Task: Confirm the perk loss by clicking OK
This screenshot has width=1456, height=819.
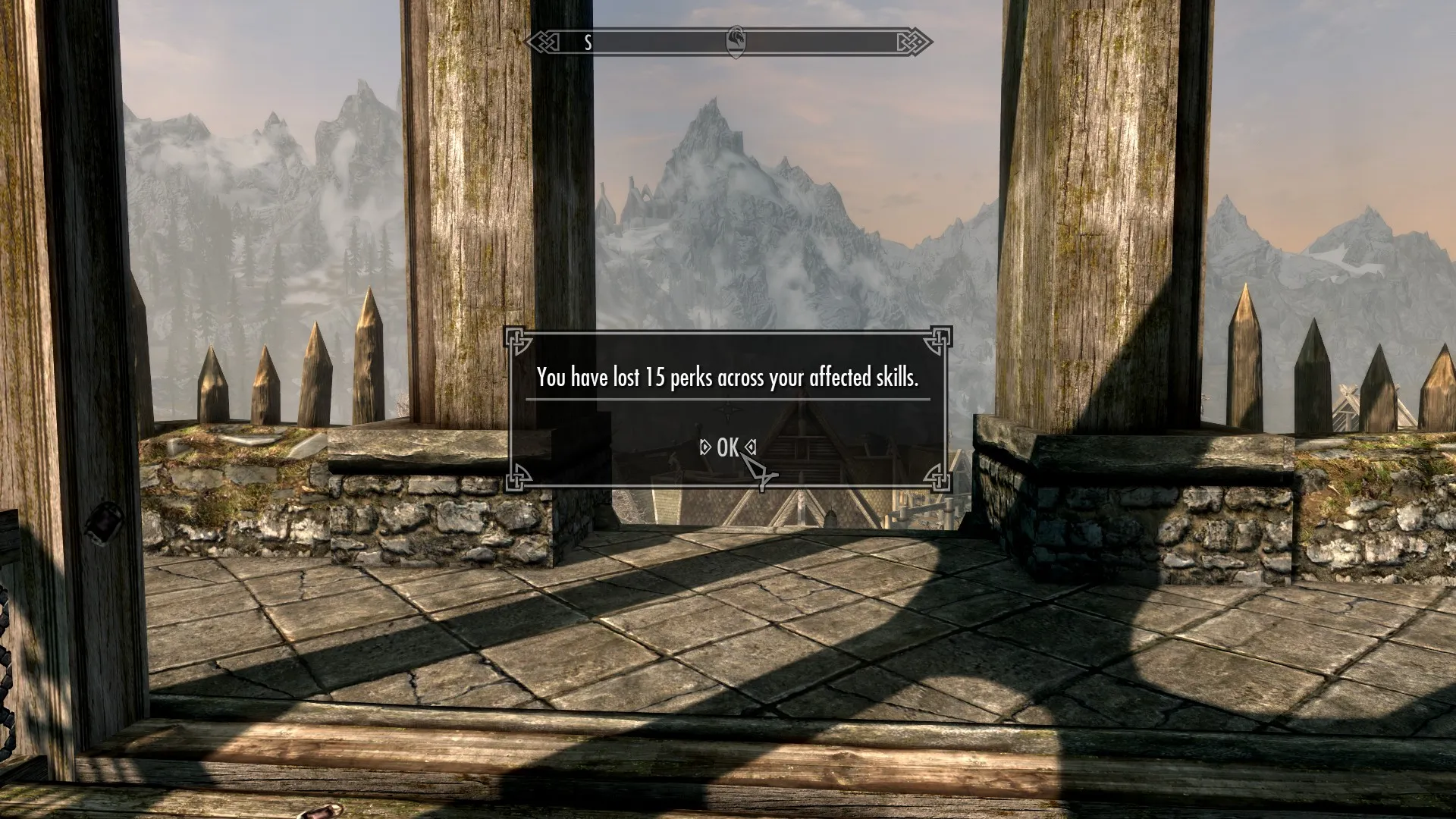Action: tap(727, 448)
